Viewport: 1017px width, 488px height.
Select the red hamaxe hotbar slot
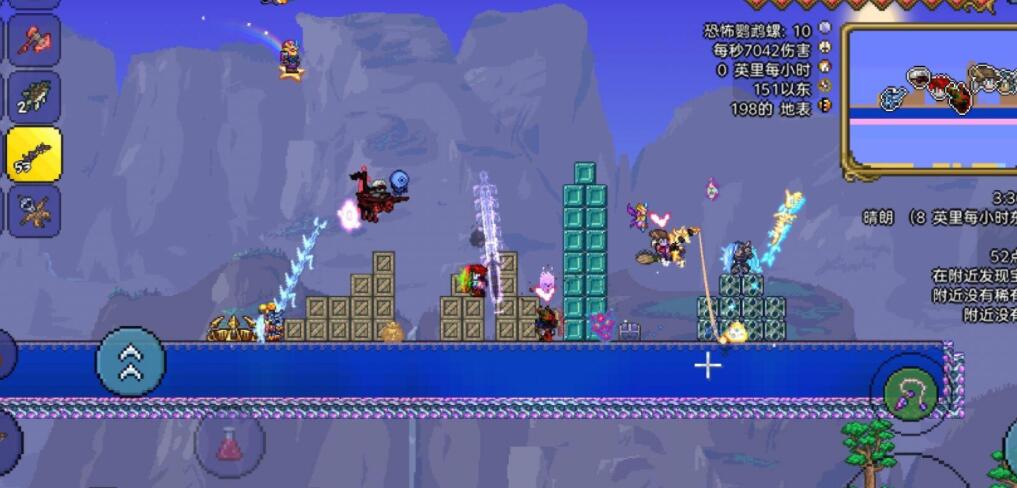[x=34, y=41]
